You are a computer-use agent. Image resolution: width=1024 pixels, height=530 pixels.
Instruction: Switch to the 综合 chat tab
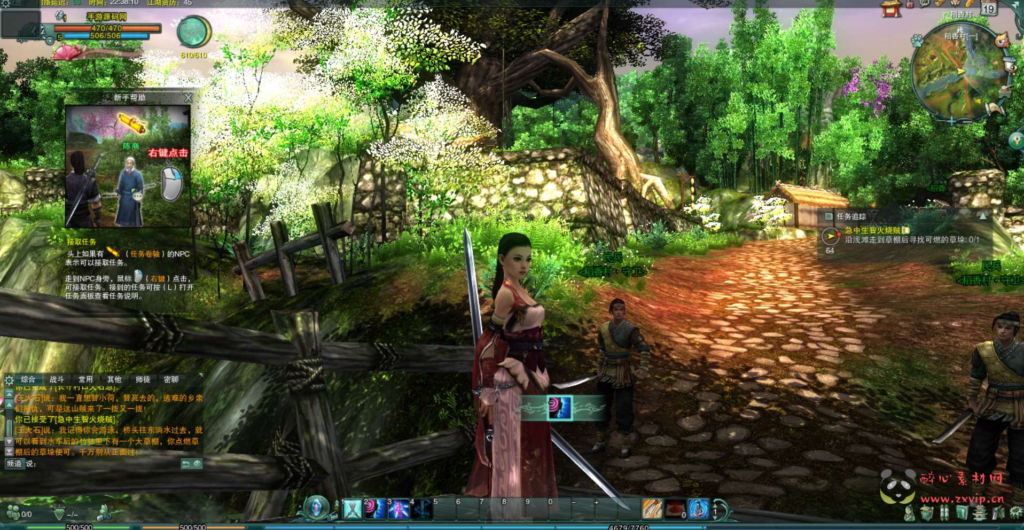click(x=29, y=380)
